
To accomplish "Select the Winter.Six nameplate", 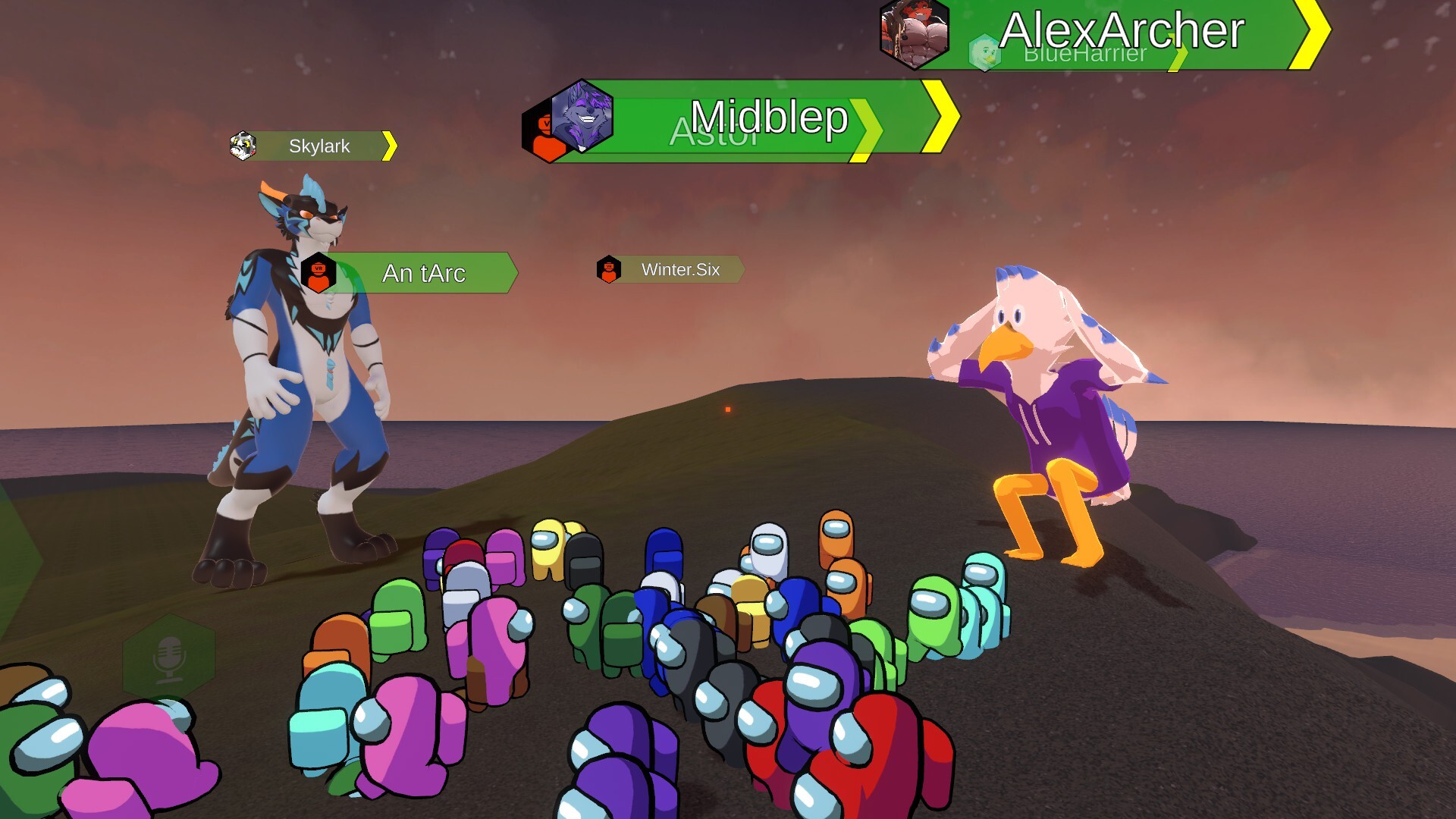I will [x=680, y=269].
